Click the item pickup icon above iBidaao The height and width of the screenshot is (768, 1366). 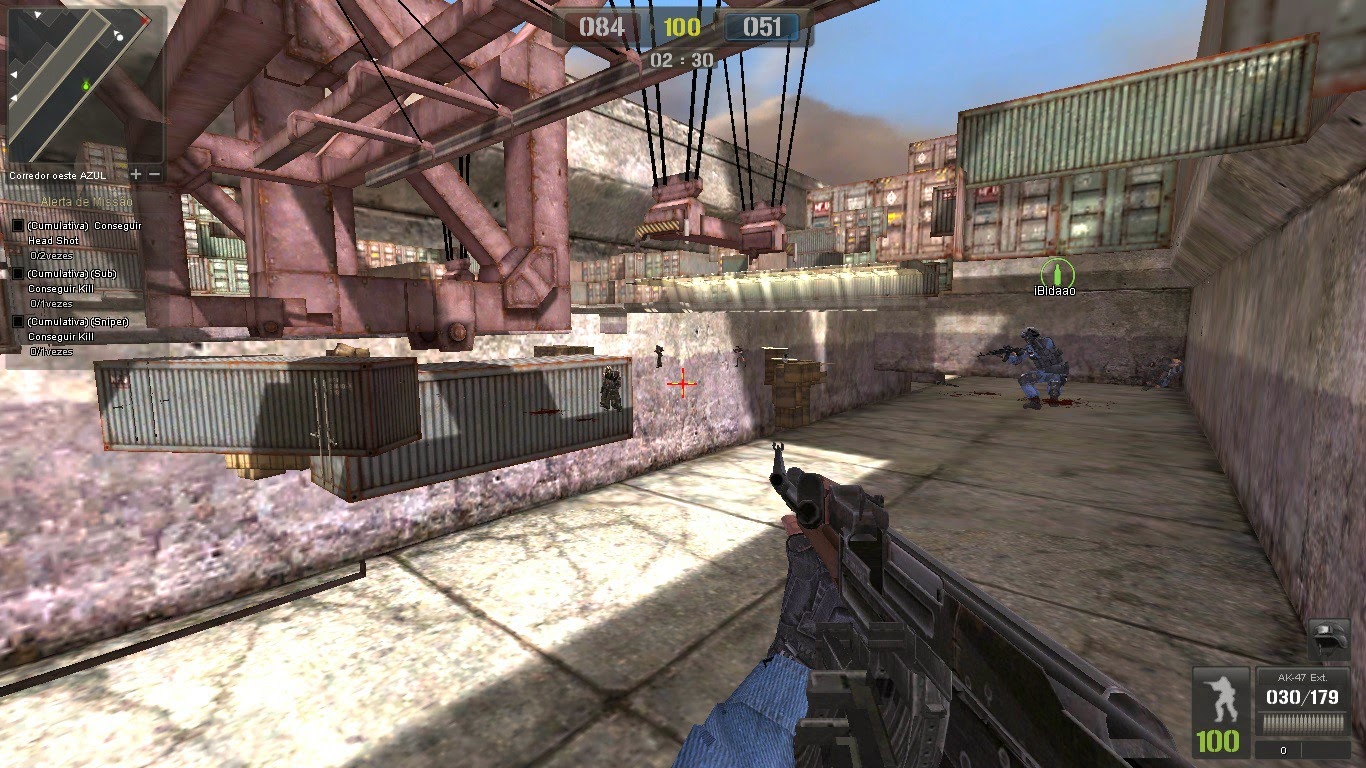coord(1057,271)
